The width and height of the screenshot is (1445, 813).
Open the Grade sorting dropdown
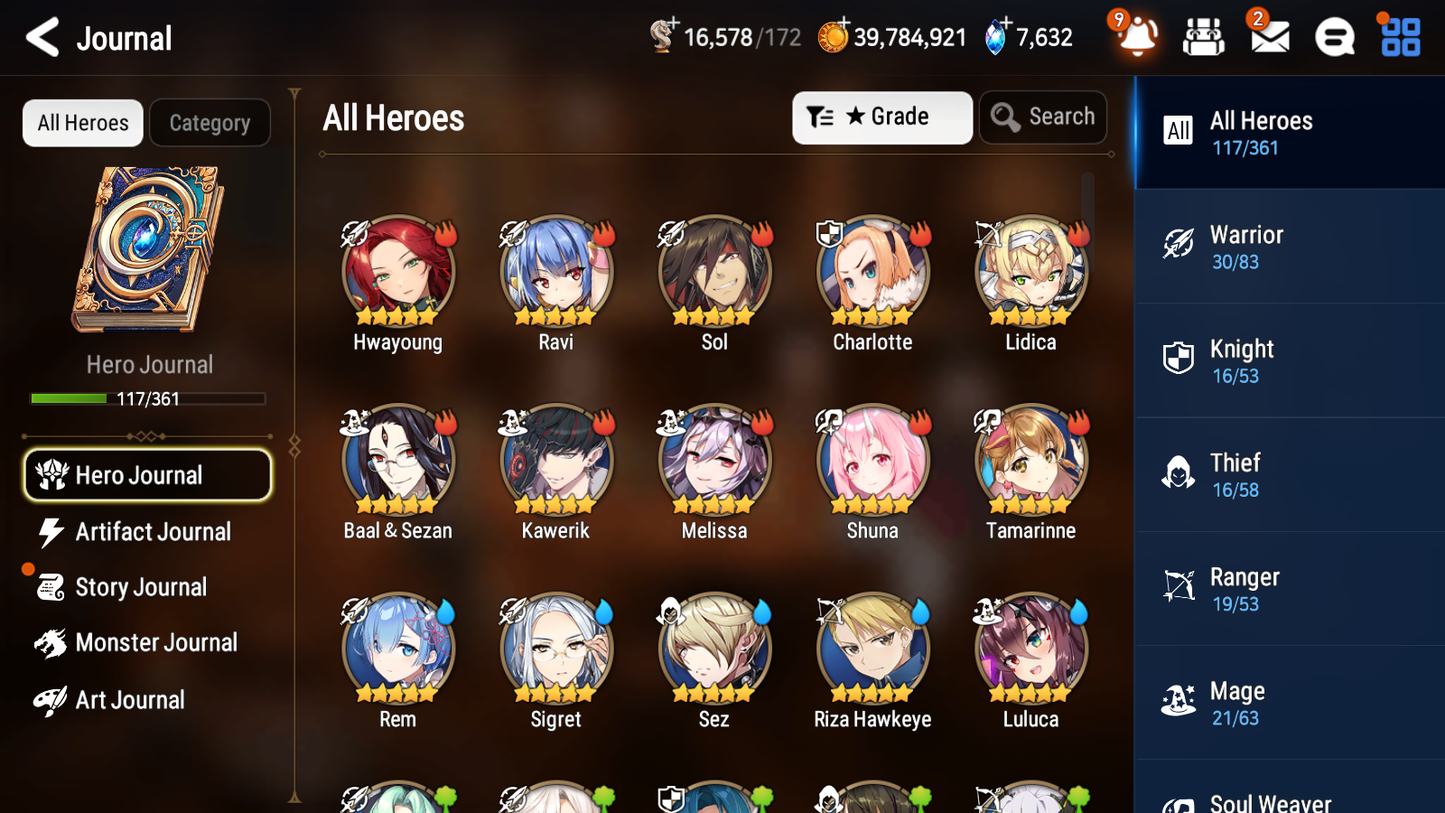pos(882,117)
